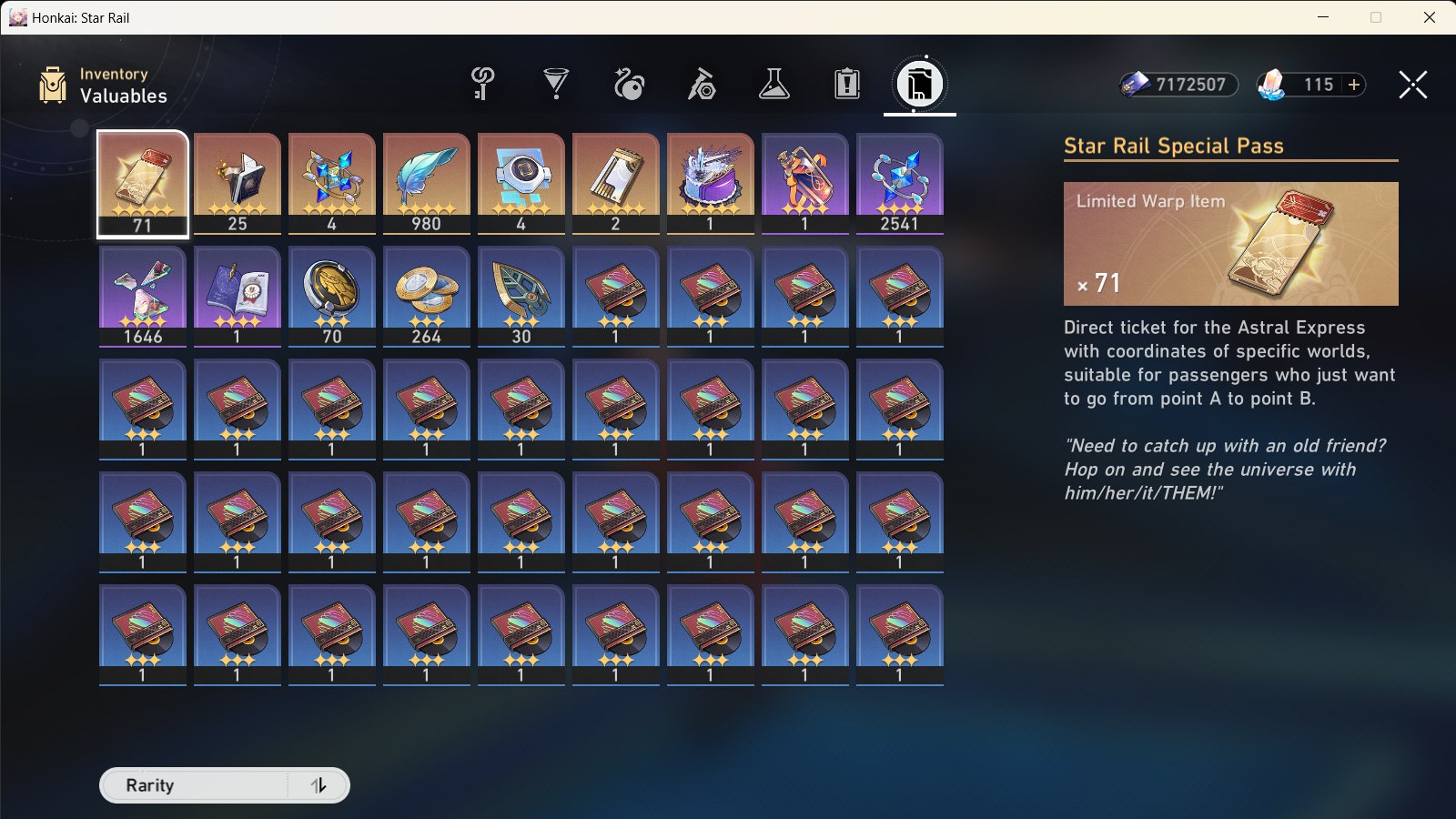
Task: View the Limited Warp Item preview image
Action: [1230, 244]
